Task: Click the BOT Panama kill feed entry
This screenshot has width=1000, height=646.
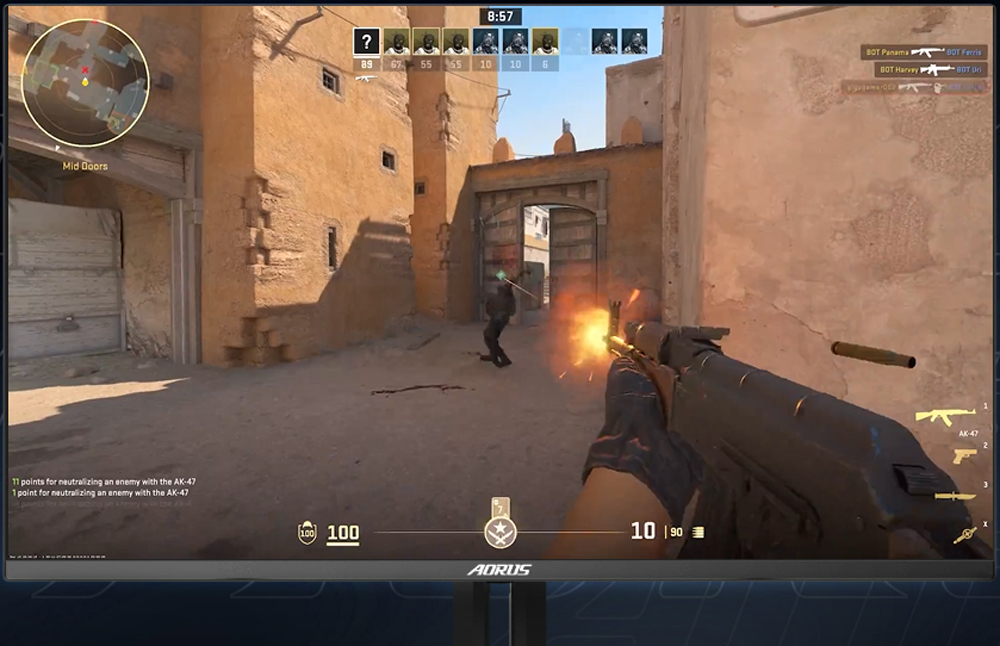Action: (924, 52)
